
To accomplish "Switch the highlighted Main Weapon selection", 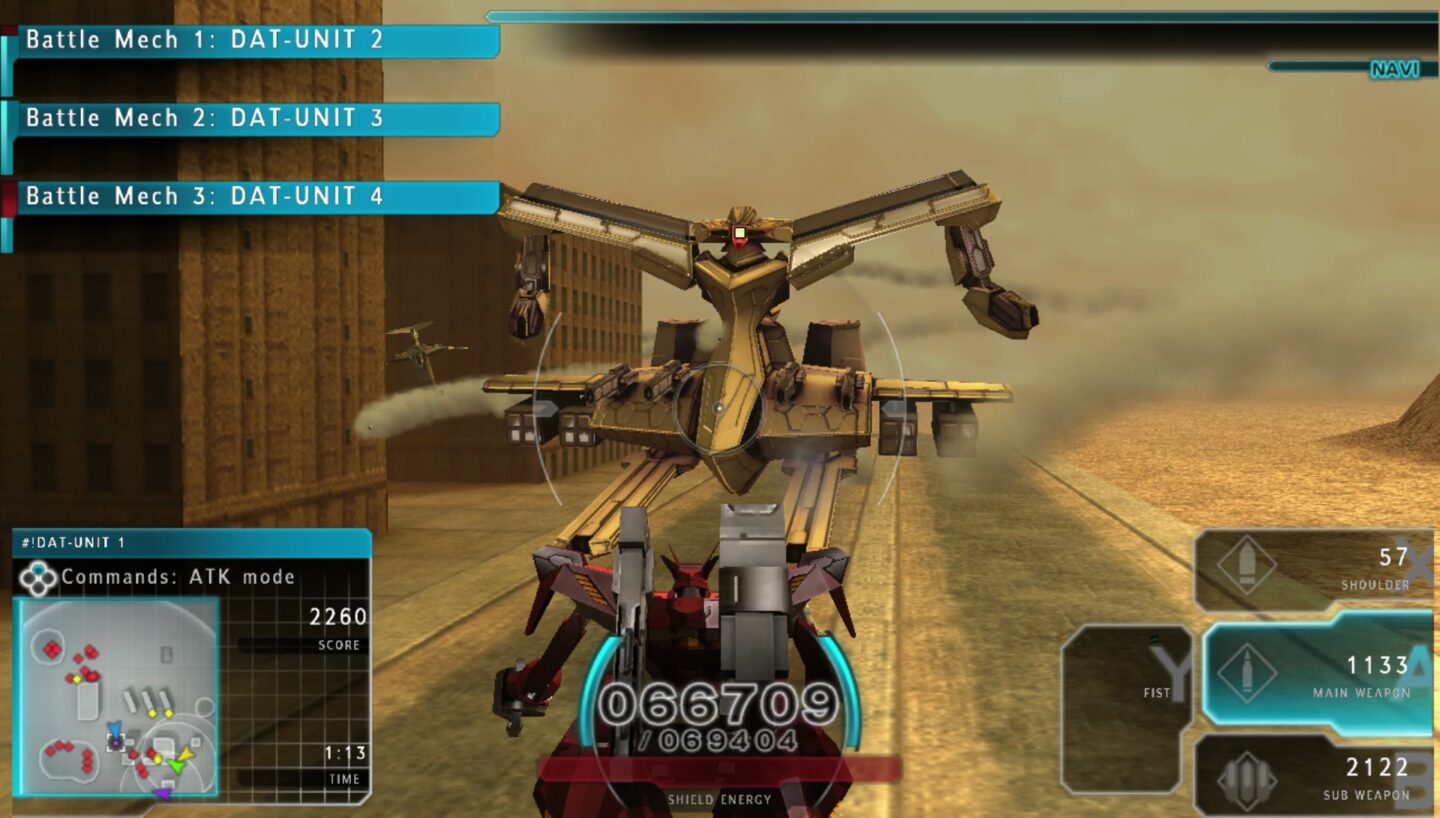I will coord(1320,673).
